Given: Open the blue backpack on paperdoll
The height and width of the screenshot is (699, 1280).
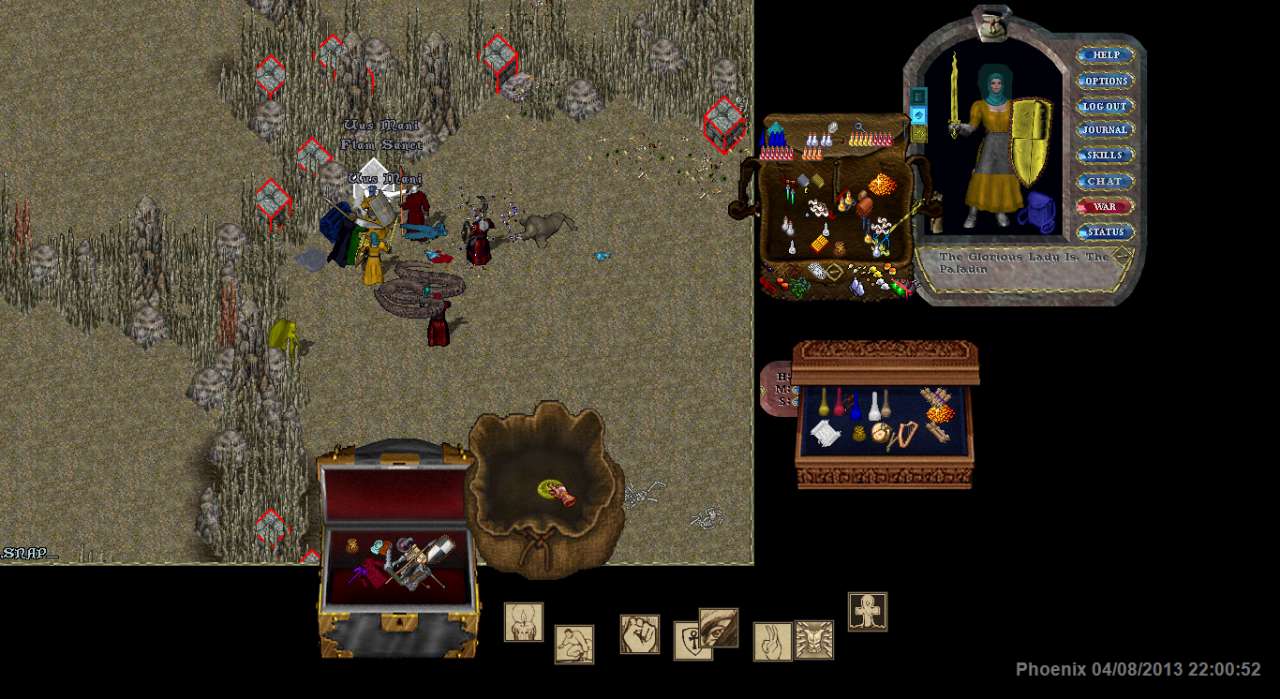Looking at the screenshot, I should click(x=1038, y=212).
